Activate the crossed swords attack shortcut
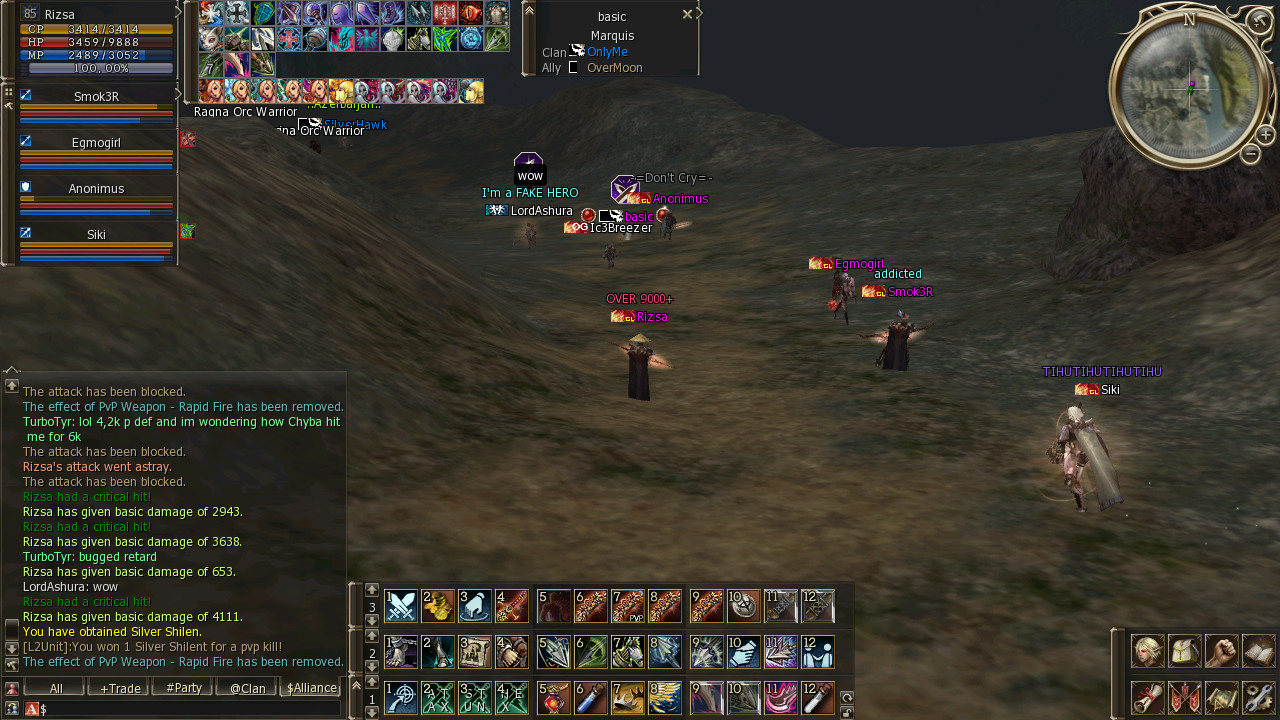1280x720 pixels. (x=401, y=606)
